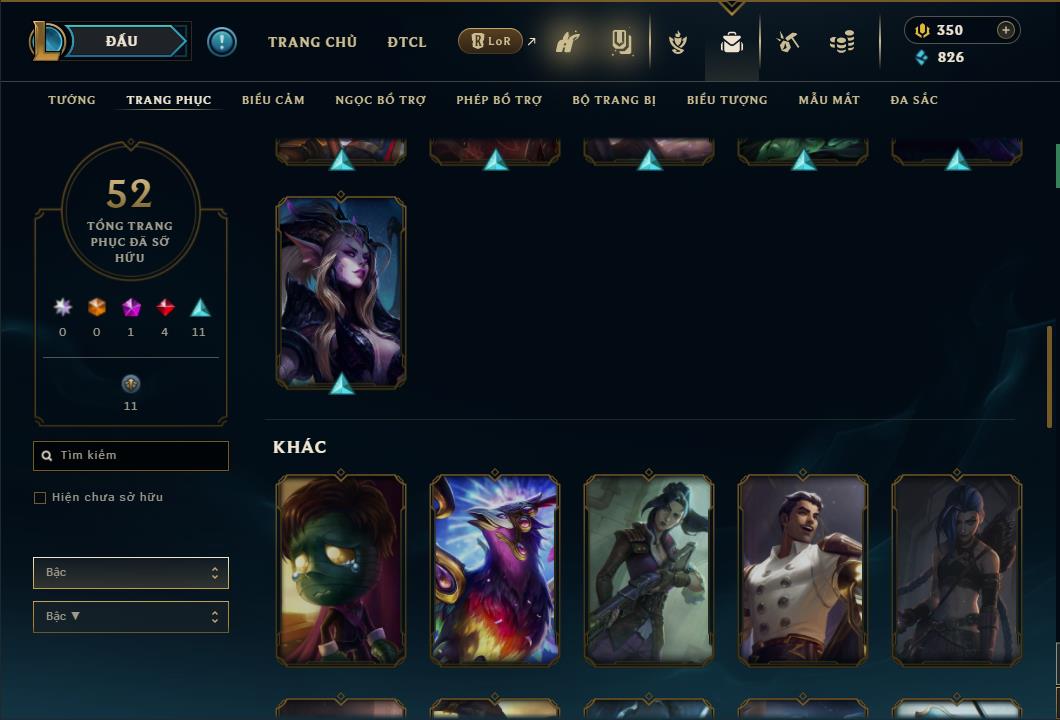The width and height of the screenshot is (1060, 720).
Task: Select the crying Amumu skin card
Action: coord(341,570)
